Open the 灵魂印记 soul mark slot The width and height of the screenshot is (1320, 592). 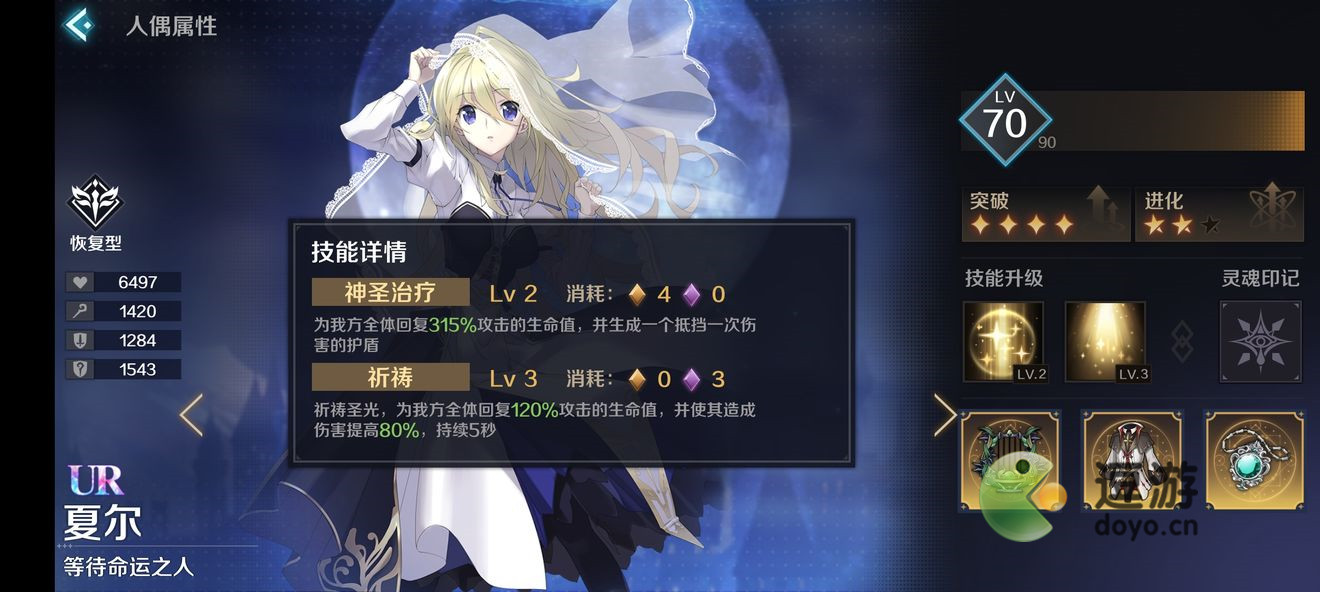pyautogui.click(x=1261, y=342)
